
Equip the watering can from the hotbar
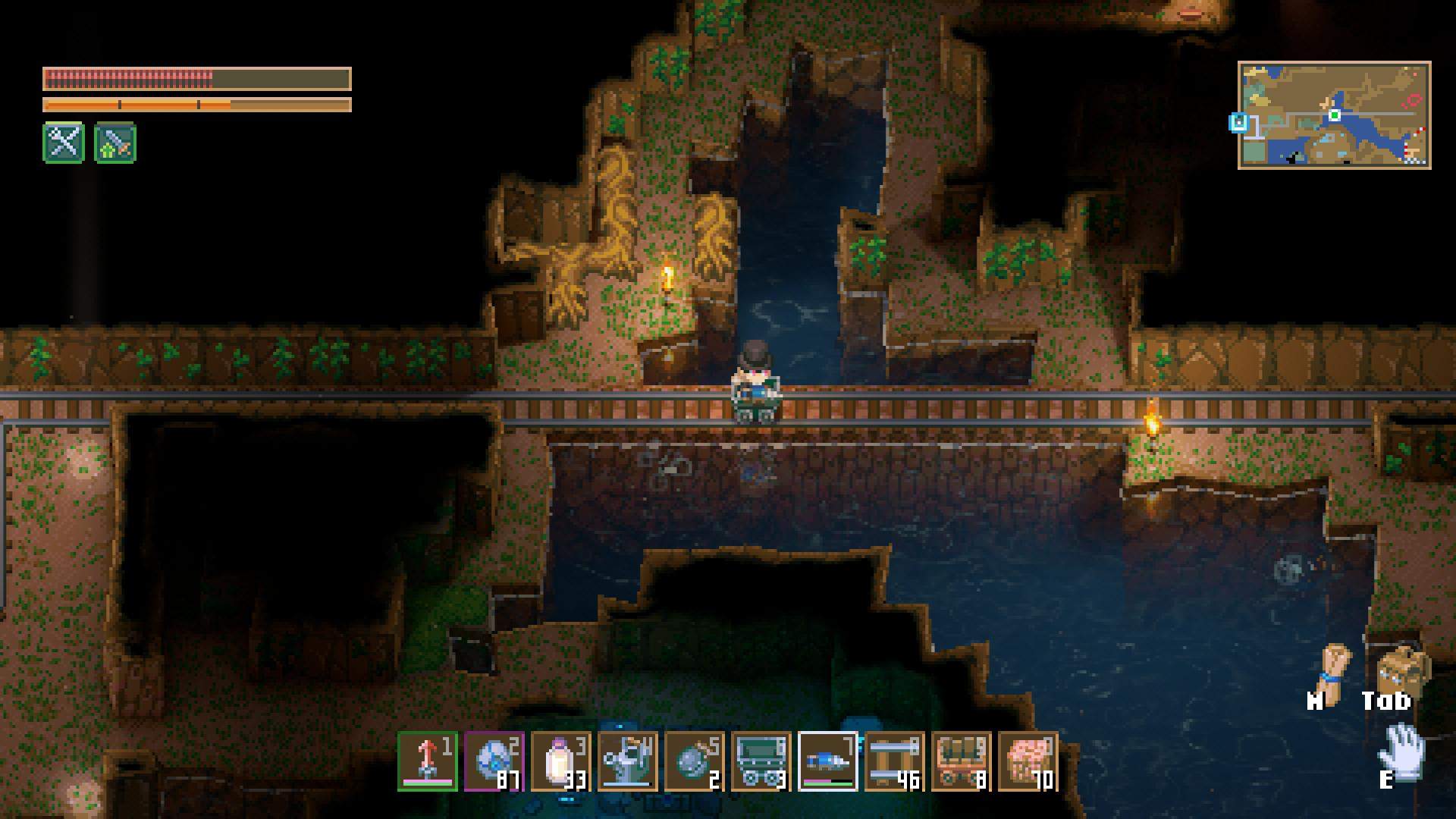click(628, 761)
